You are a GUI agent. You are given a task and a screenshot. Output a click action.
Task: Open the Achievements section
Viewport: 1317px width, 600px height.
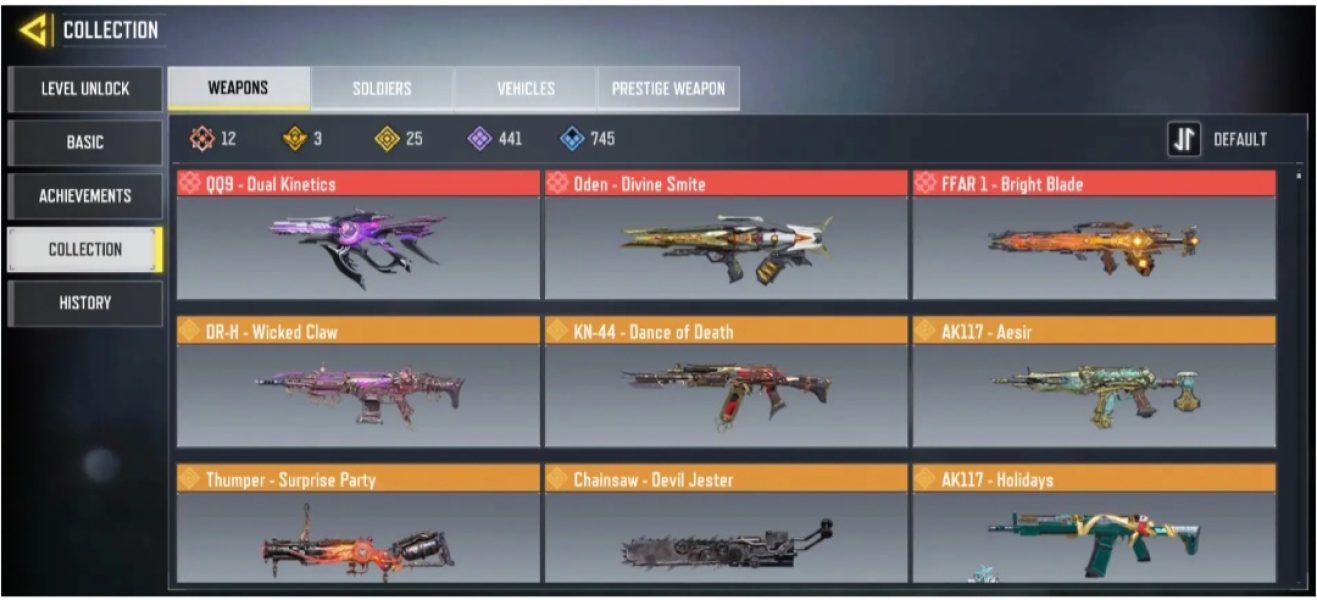pos(85,196)
